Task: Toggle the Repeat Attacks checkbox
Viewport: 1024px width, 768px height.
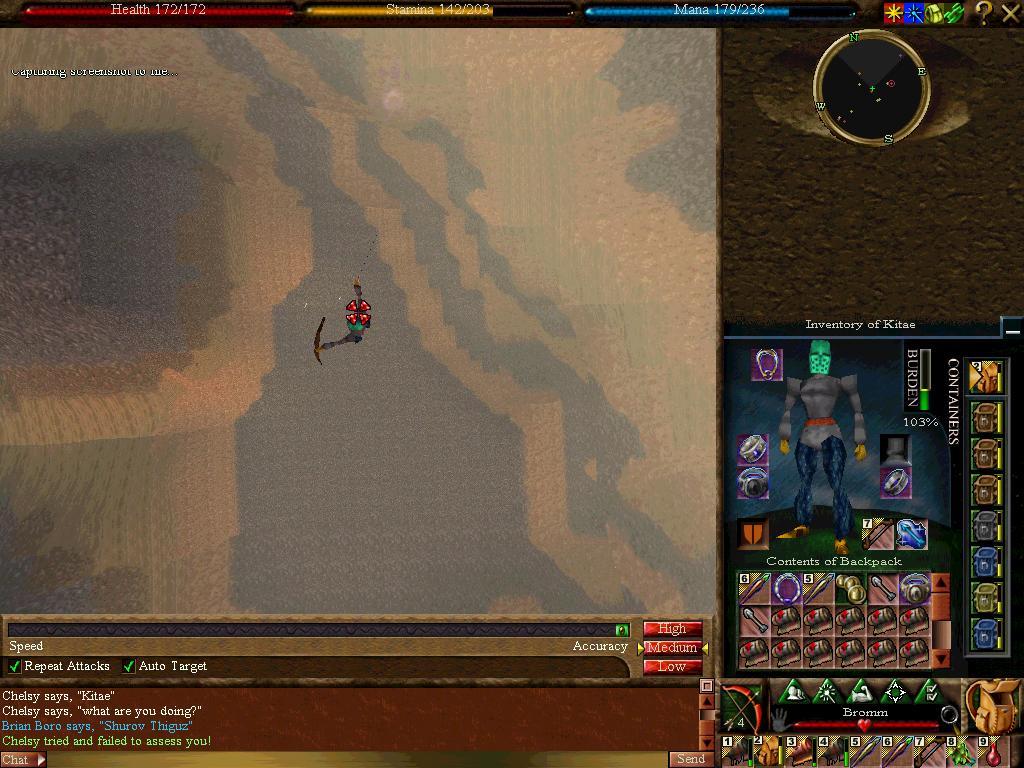Action: [15, 666]
